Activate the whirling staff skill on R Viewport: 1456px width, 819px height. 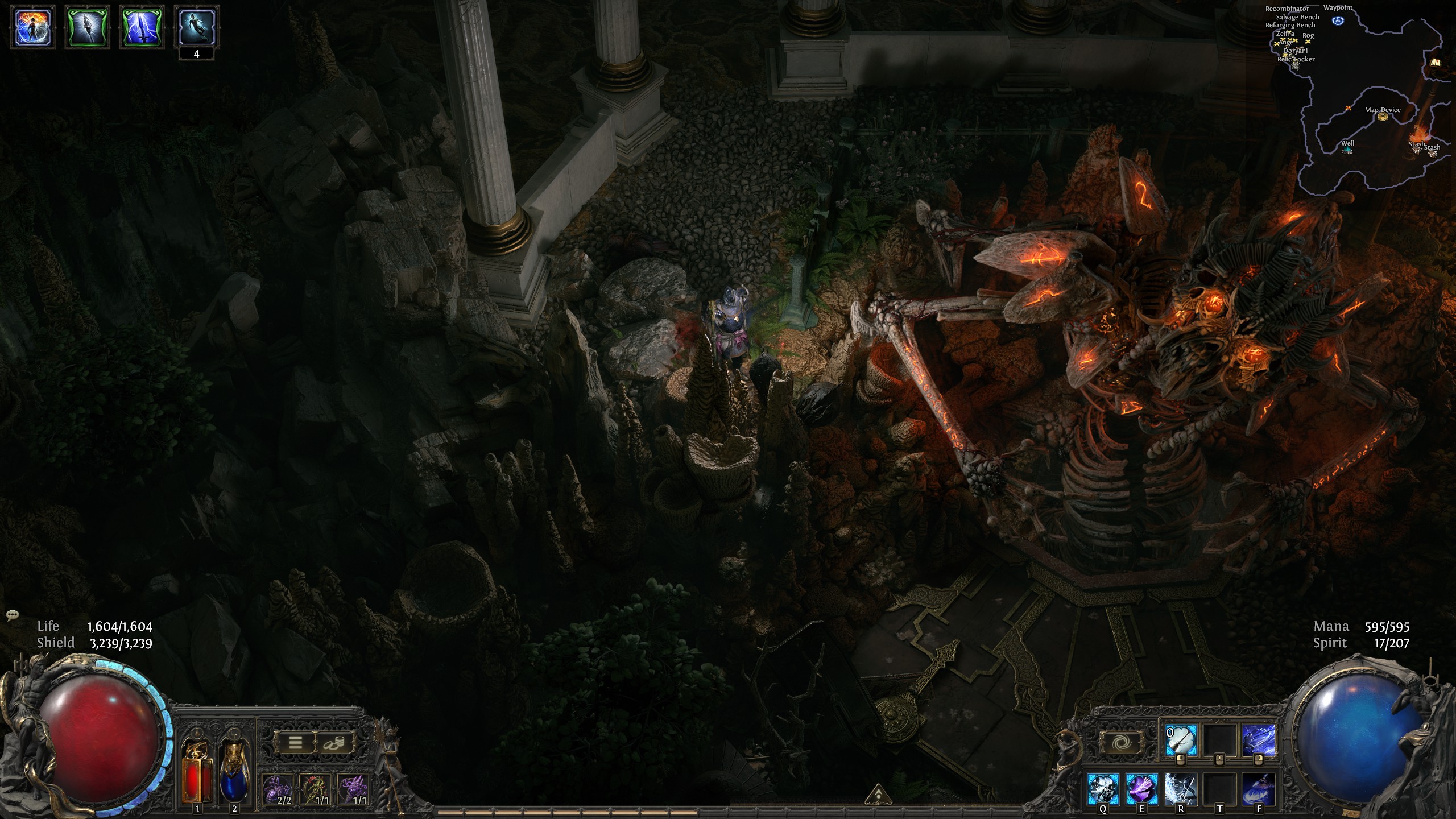coord(1180,789)
